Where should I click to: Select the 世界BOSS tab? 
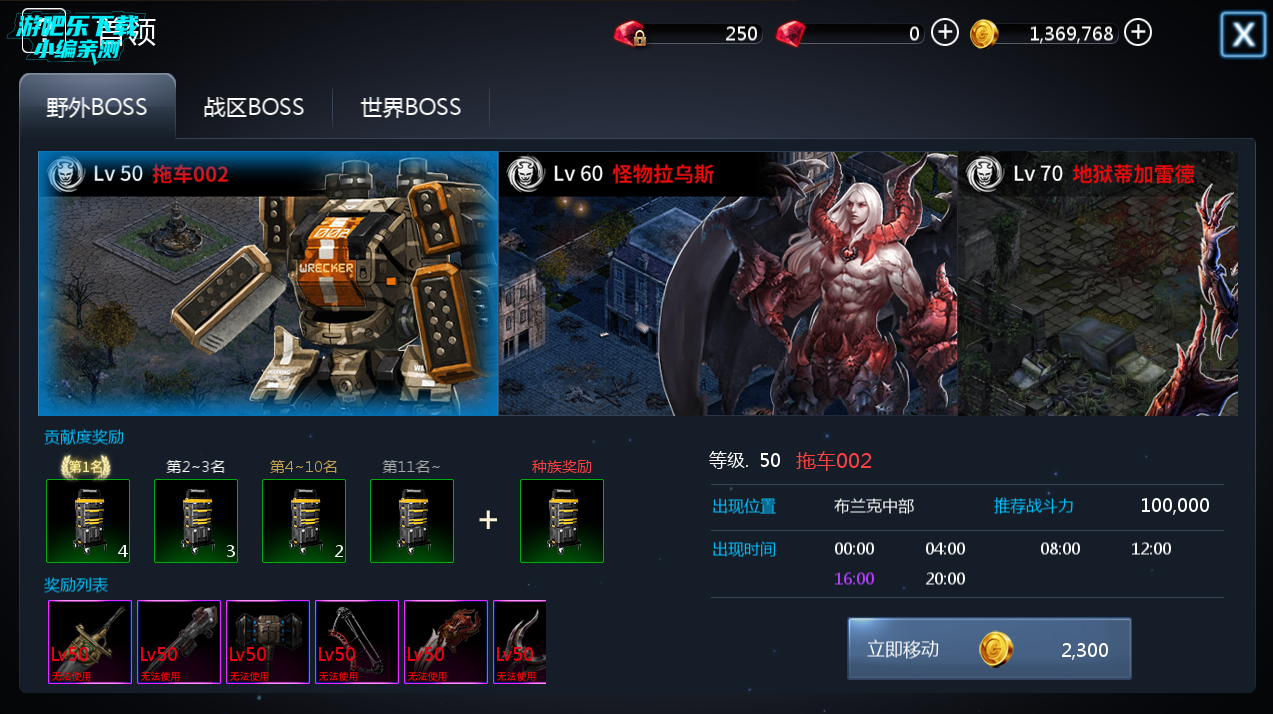point(411,107)
